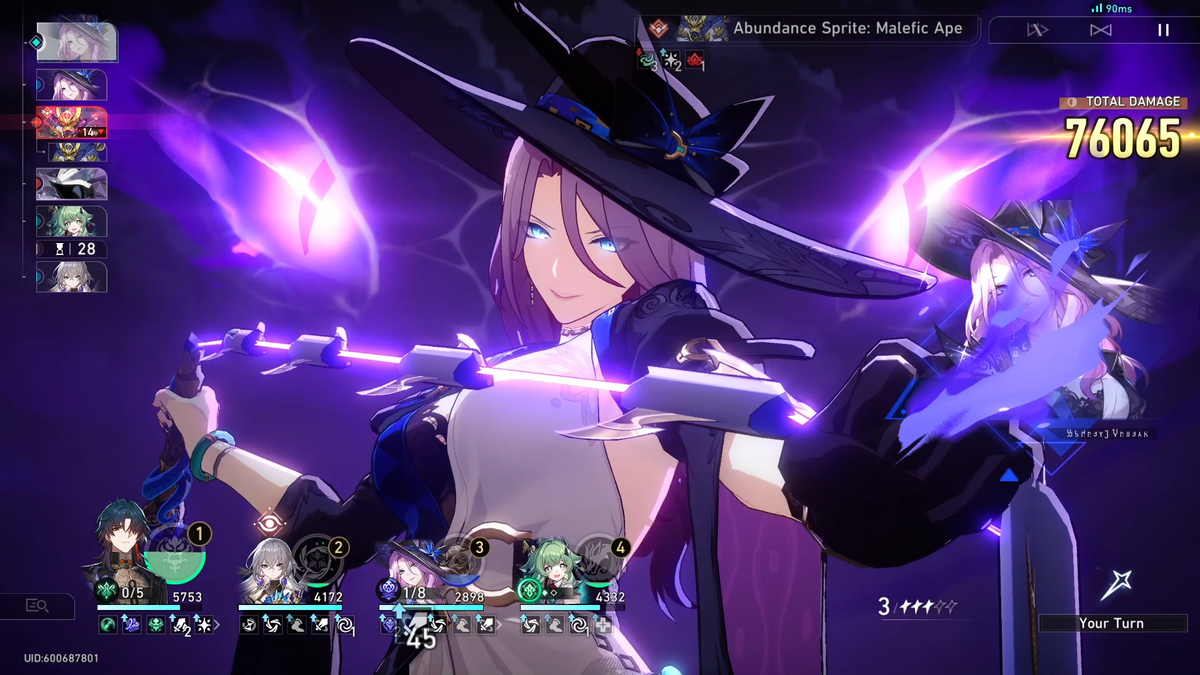This screenshot has width=1200, height=675.
Task: Use the basic attack star icon
Action: tap(1115, 585)
